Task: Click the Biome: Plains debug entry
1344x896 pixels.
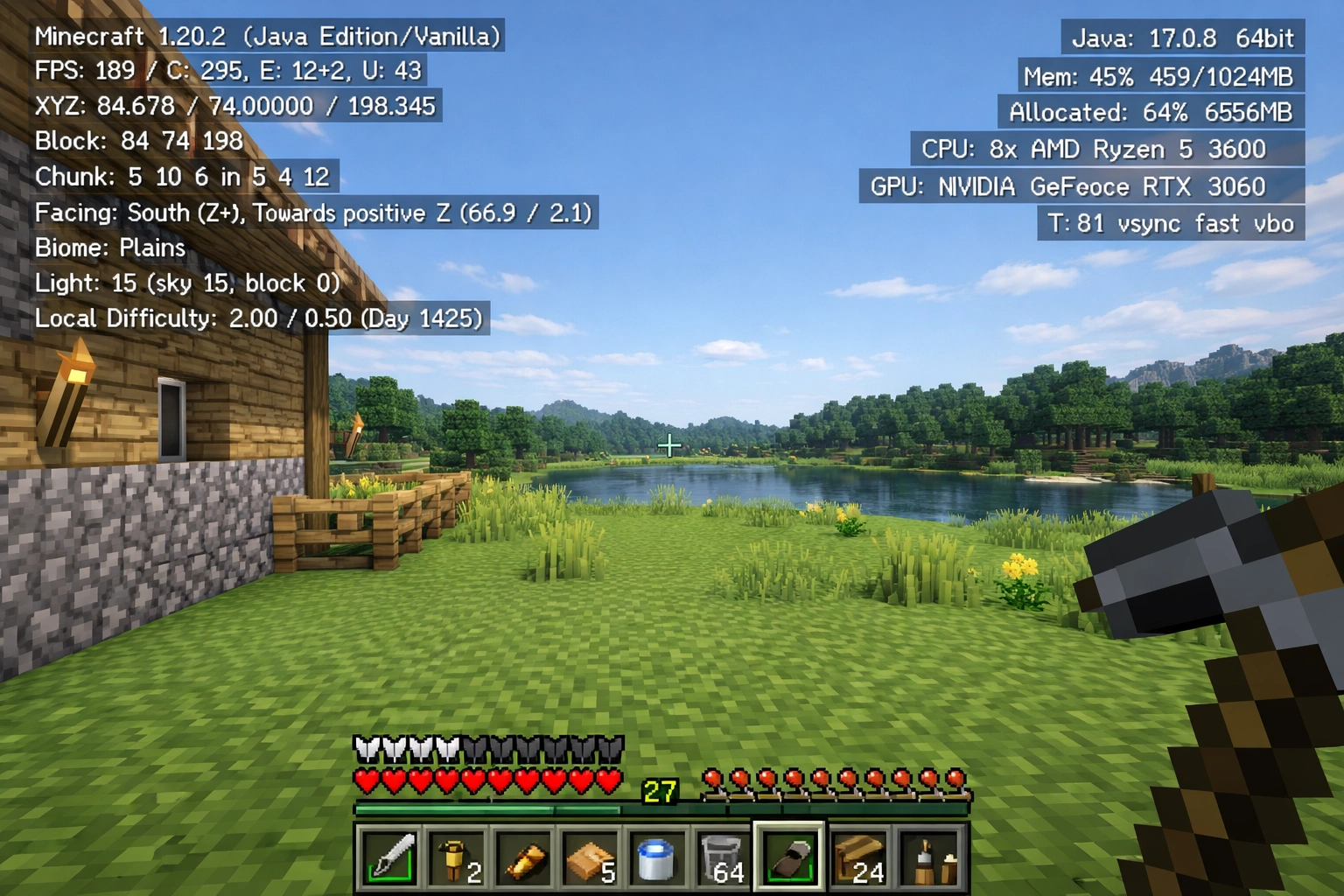Action: tap(109, 248)
